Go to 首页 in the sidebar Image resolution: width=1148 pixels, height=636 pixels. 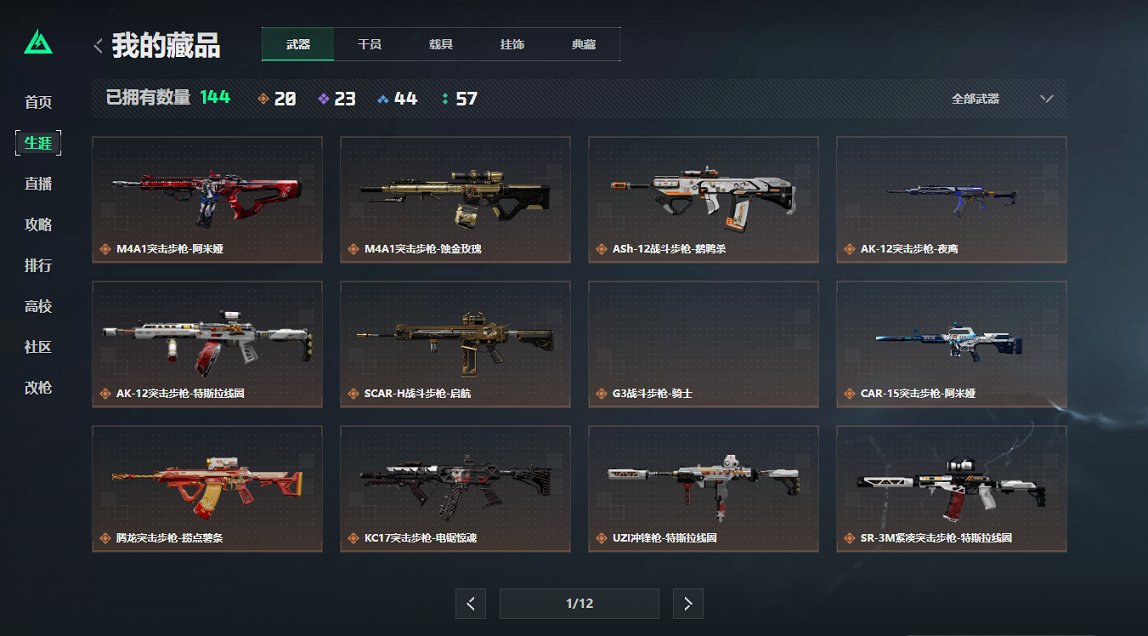coord(38,102)
